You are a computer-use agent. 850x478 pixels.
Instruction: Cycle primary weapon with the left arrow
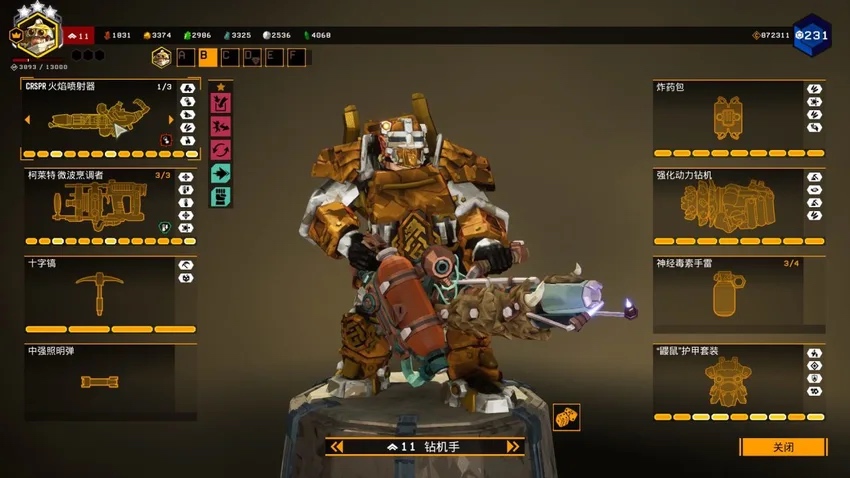(27, 120)
